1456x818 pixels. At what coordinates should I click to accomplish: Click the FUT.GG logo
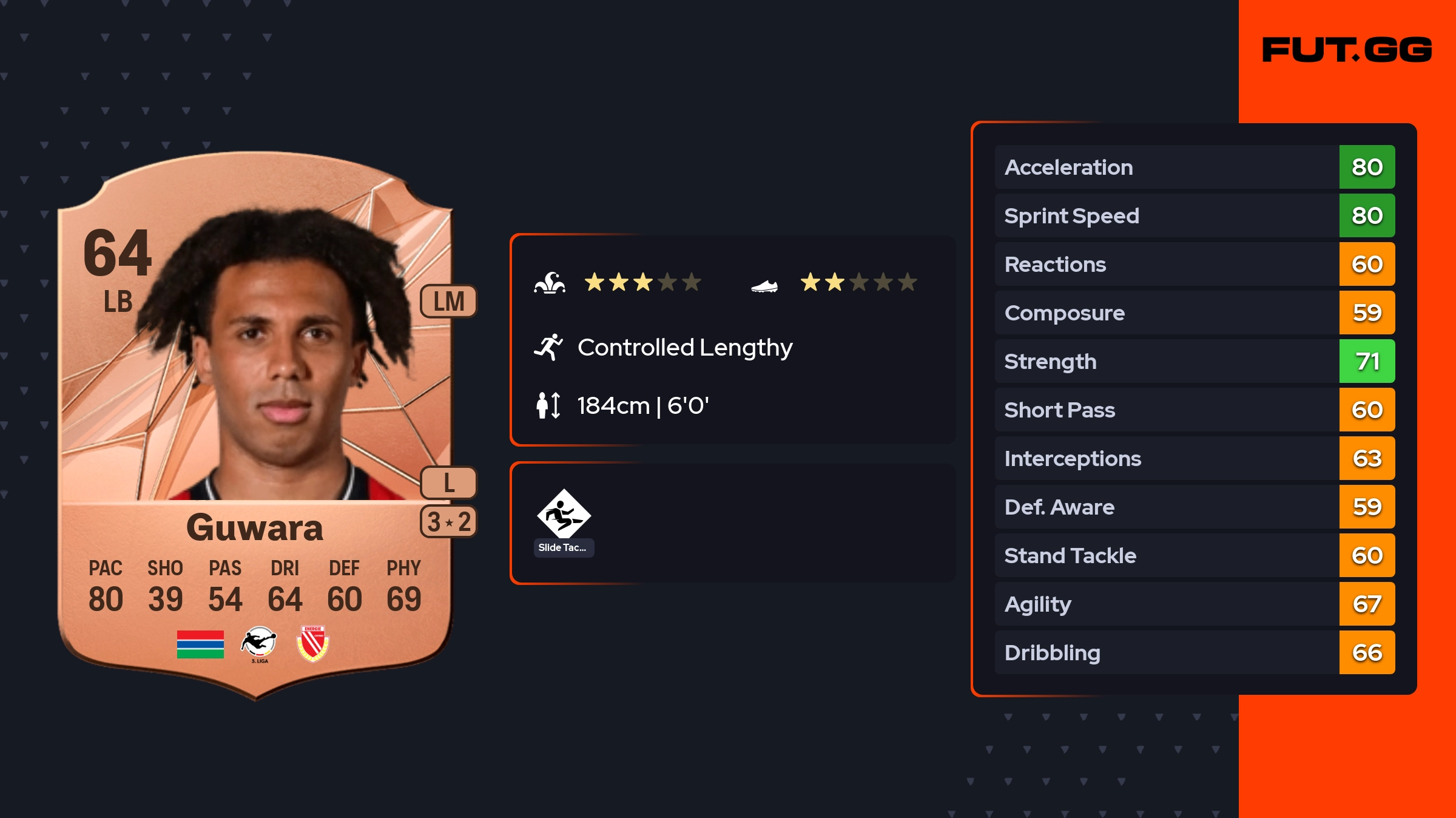point(1347,50)
